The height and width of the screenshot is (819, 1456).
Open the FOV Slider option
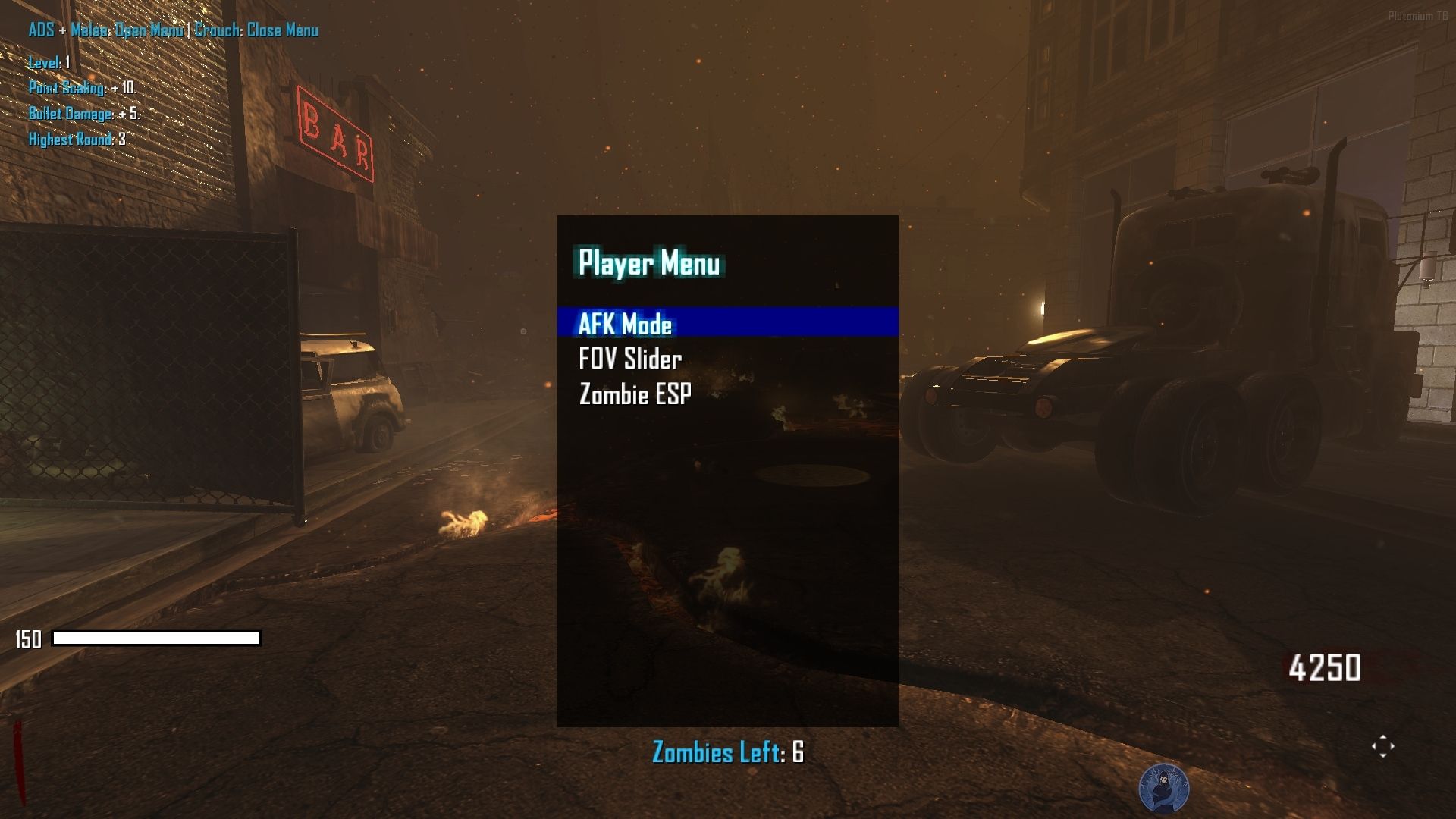click(x=630, y=359)
